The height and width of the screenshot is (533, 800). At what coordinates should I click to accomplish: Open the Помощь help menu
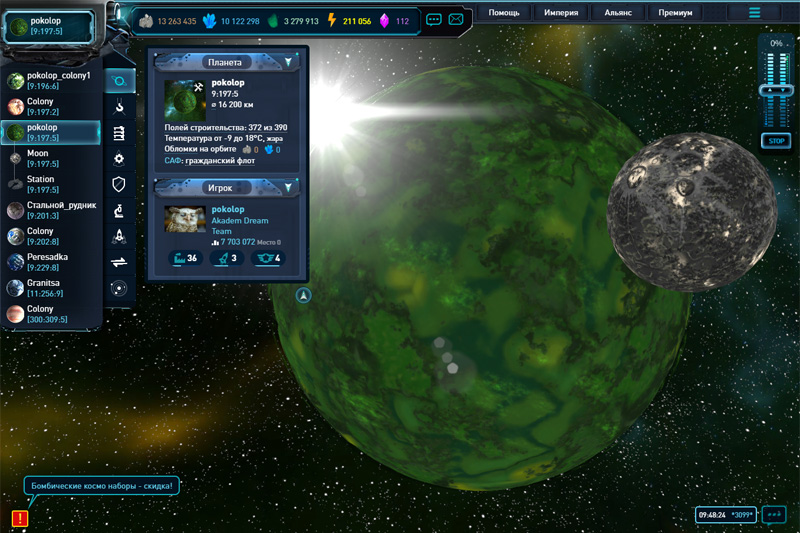point(503,14)
